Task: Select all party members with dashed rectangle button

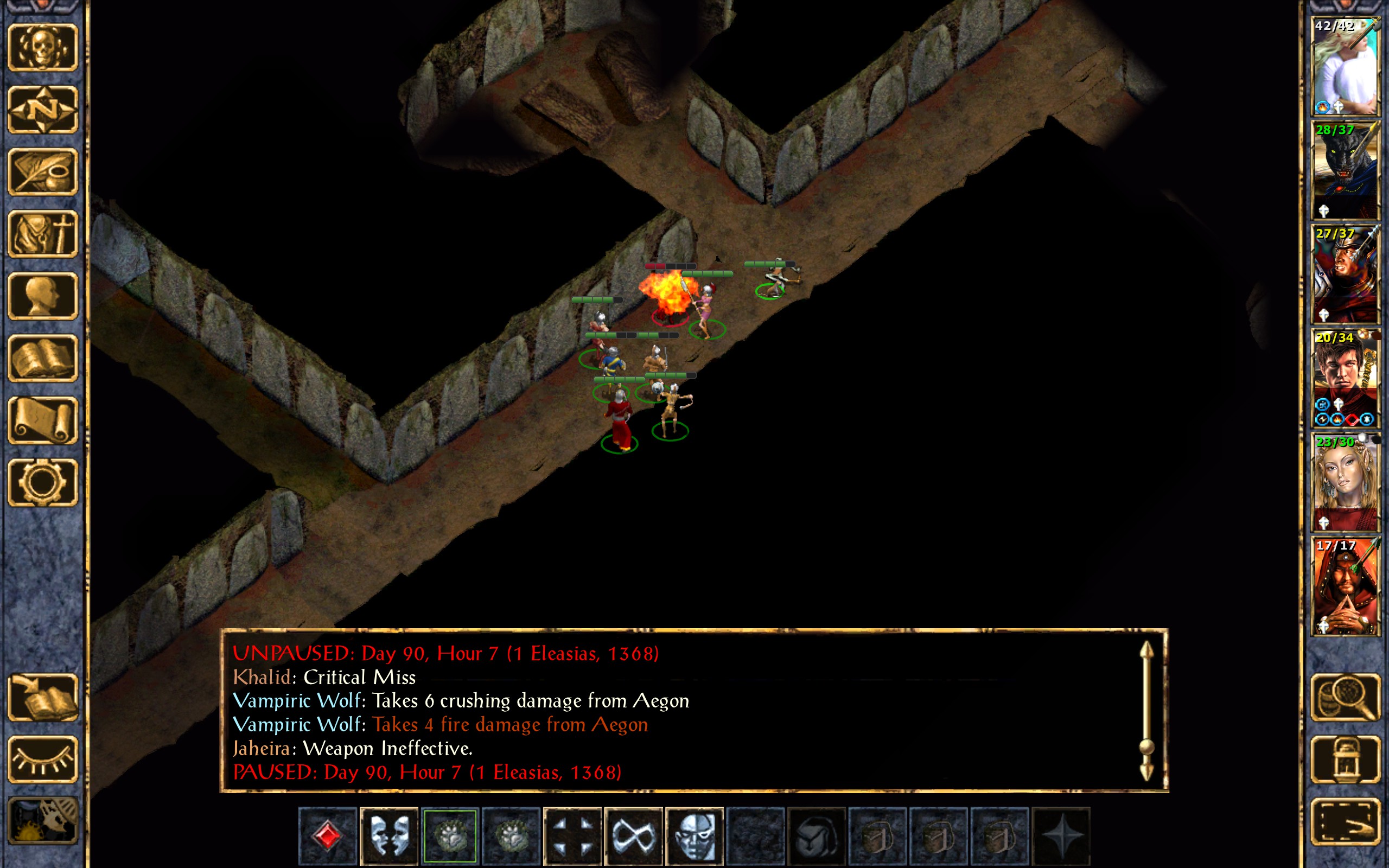Action: click(x=1345, y=821)
